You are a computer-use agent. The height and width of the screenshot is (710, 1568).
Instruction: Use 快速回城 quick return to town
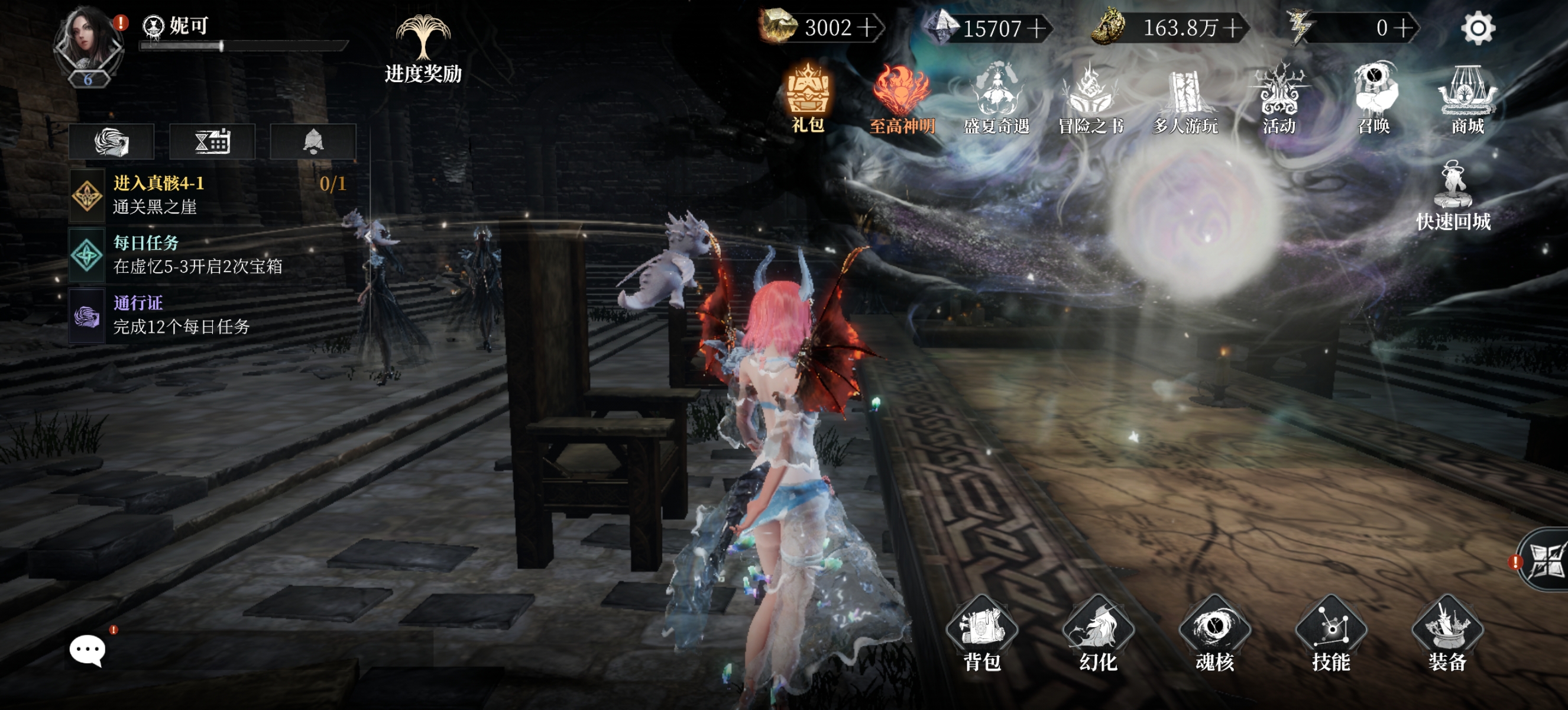pos(1453,196)
